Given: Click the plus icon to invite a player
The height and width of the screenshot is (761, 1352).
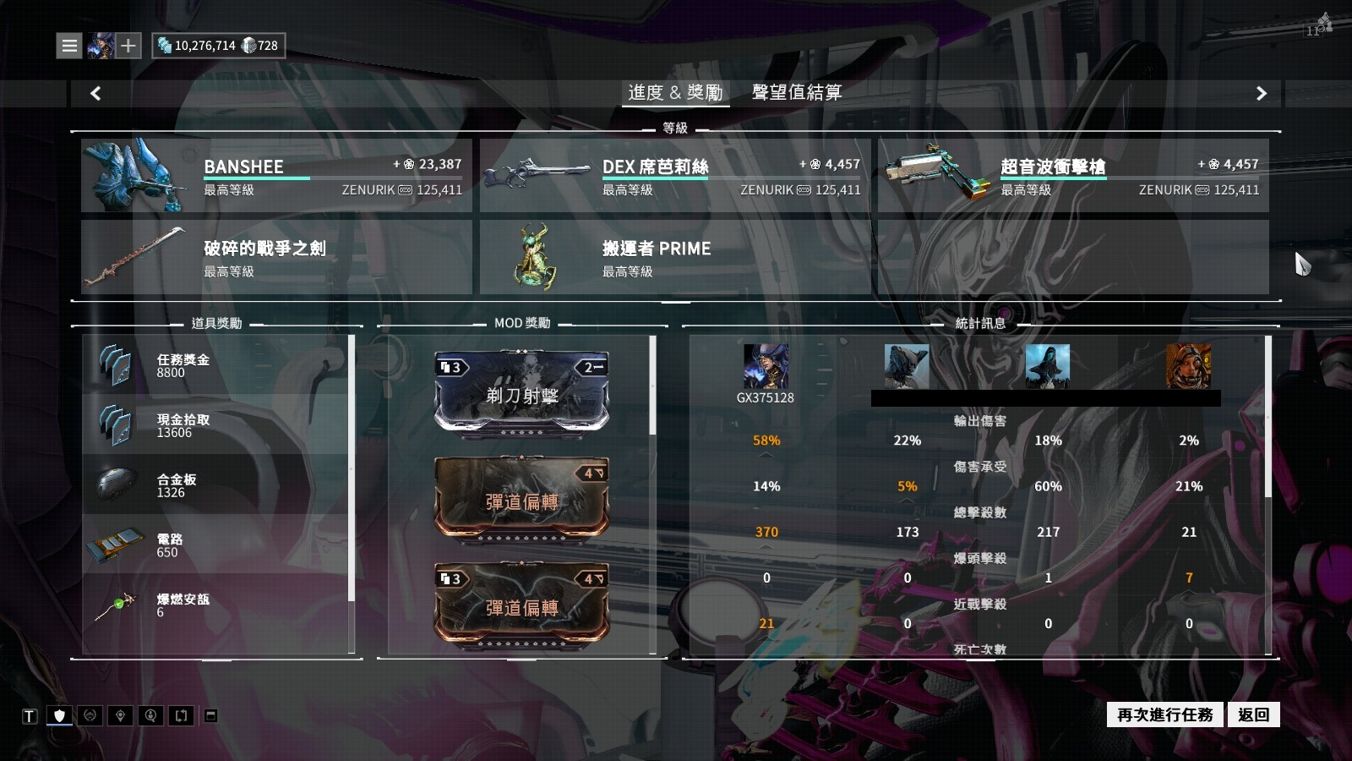Looking at the screenshot, I should (x=125, y=45).
